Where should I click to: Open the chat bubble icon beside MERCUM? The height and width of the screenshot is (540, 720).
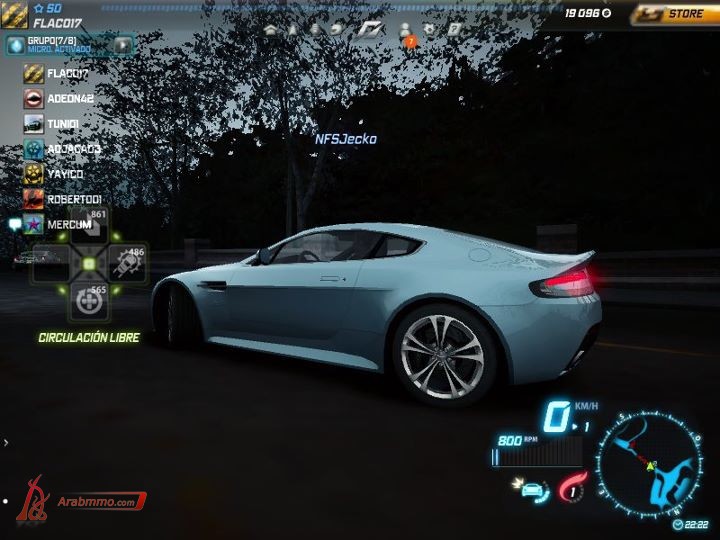[14, 224]
